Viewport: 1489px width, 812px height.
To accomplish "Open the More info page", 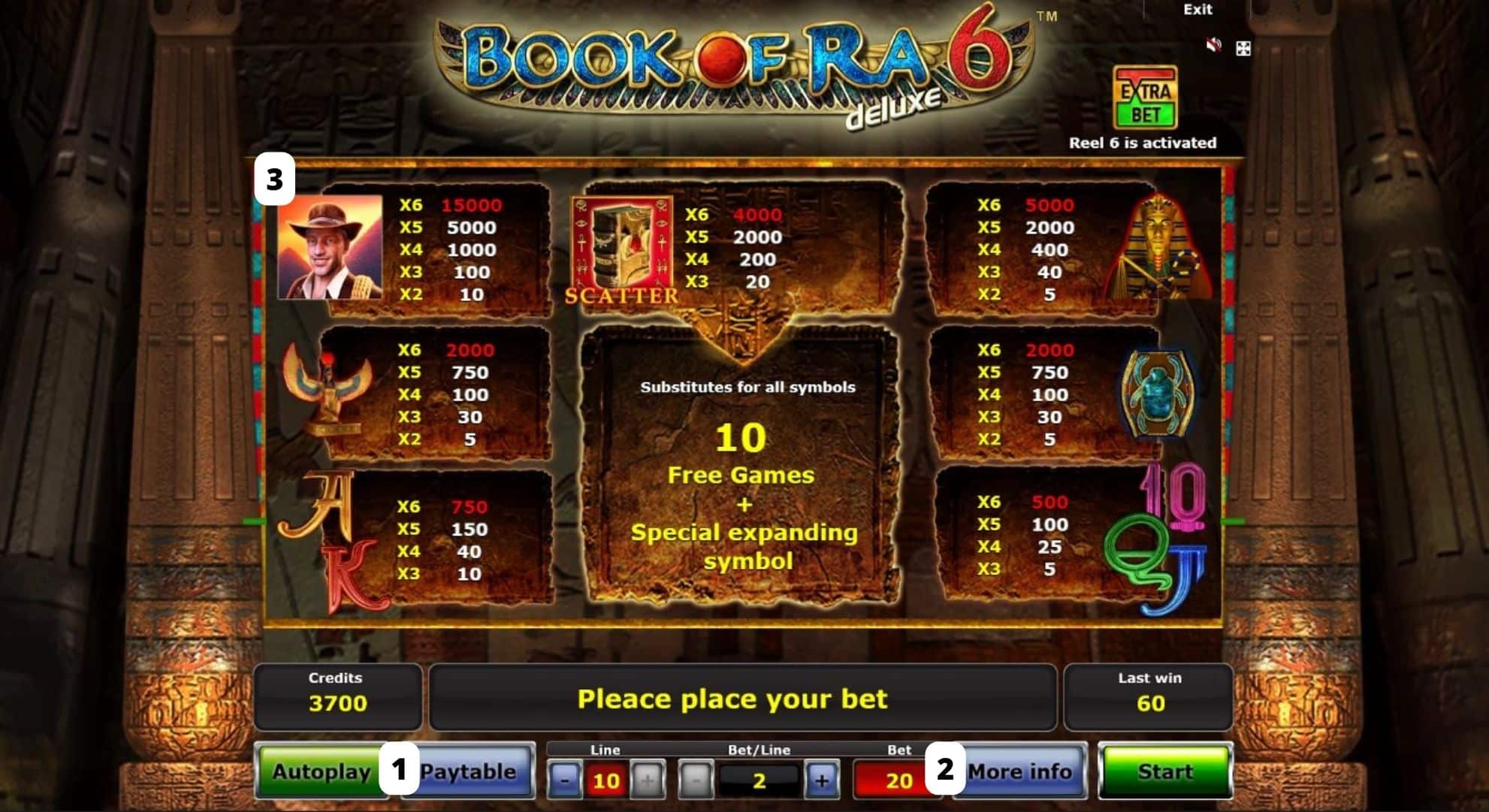I will [x=1020, y=771].
